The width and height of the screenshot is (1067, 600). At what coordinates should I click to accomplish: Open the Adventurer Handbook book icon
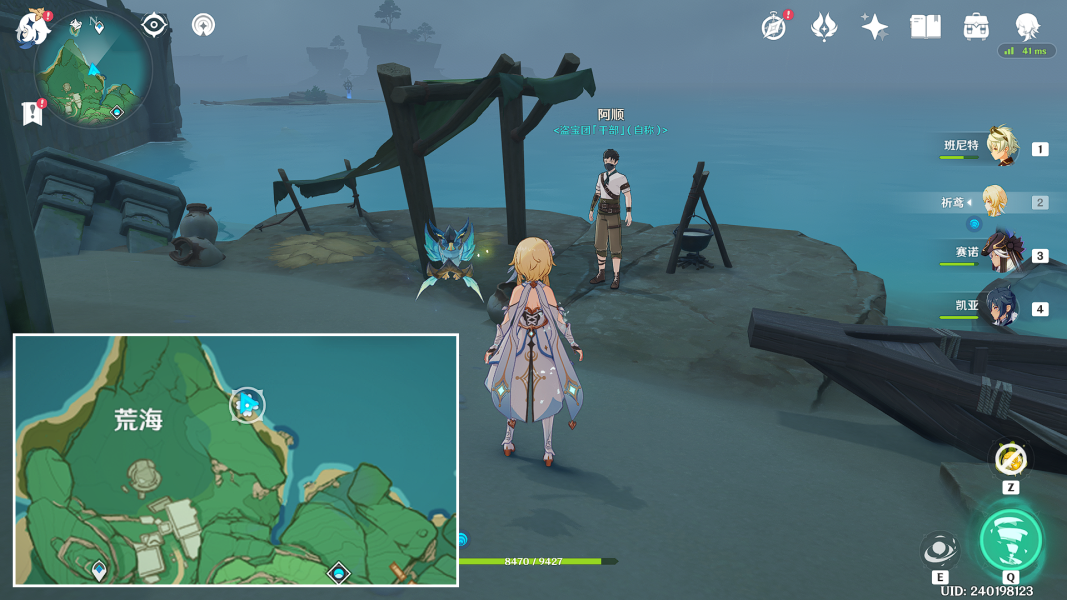click(x=925, y=27)
